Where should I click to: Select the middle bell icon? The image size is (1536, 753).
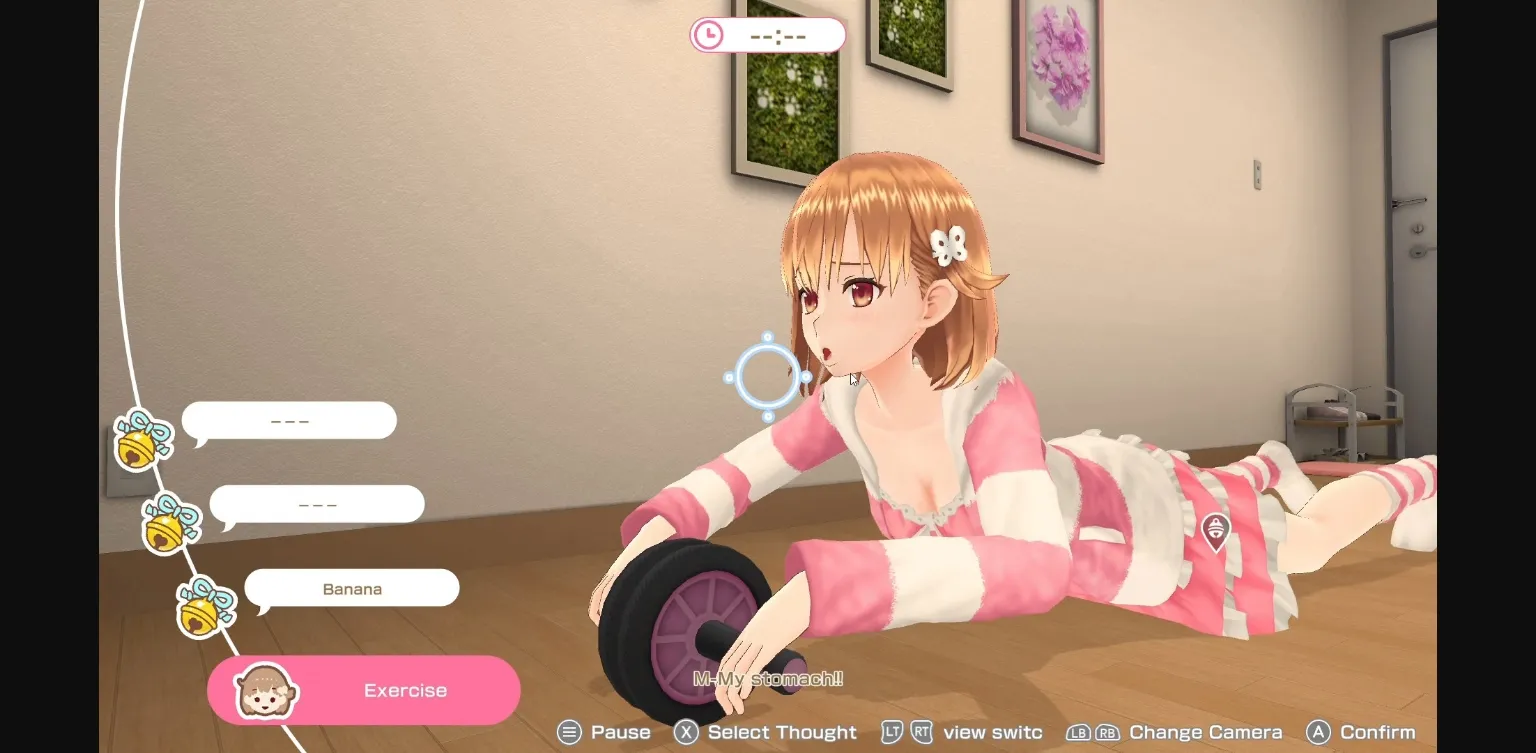170,524
